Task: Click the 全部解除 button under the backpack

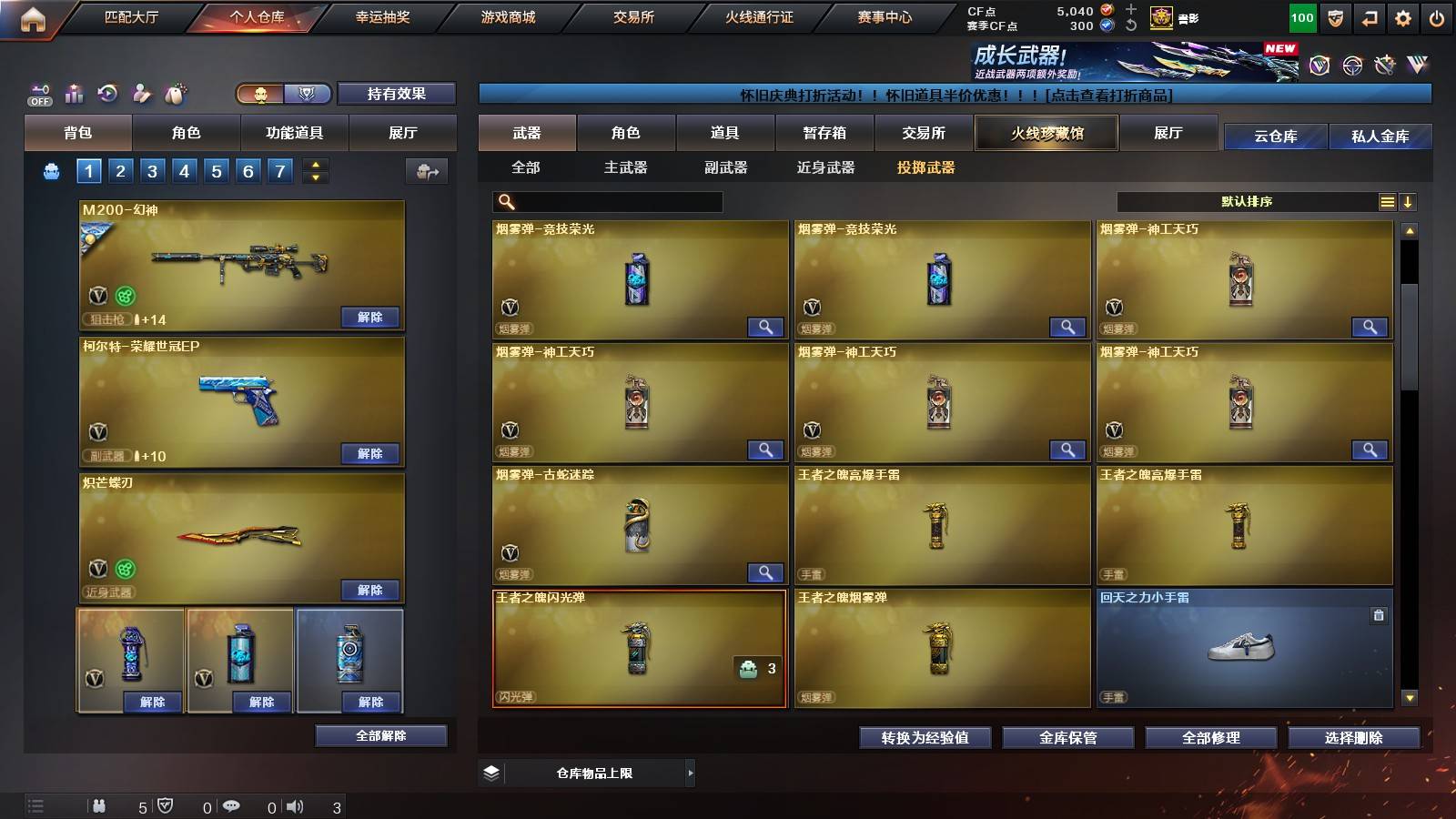Action: (380, 735)
